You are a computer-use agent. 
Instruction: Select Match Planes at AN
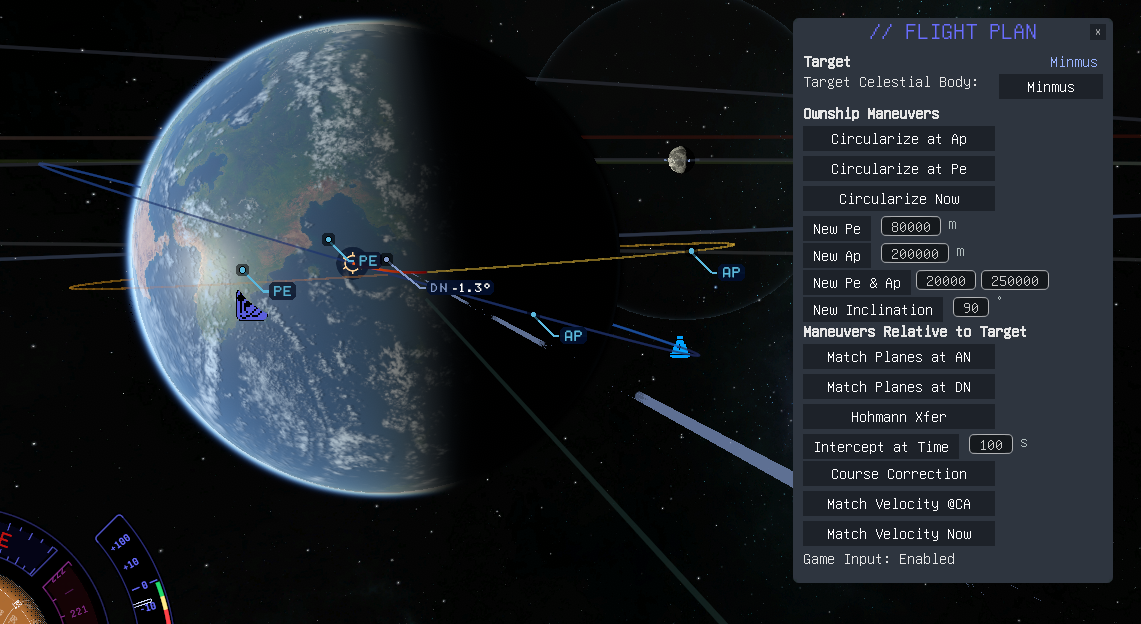click(x=898, y=357)
